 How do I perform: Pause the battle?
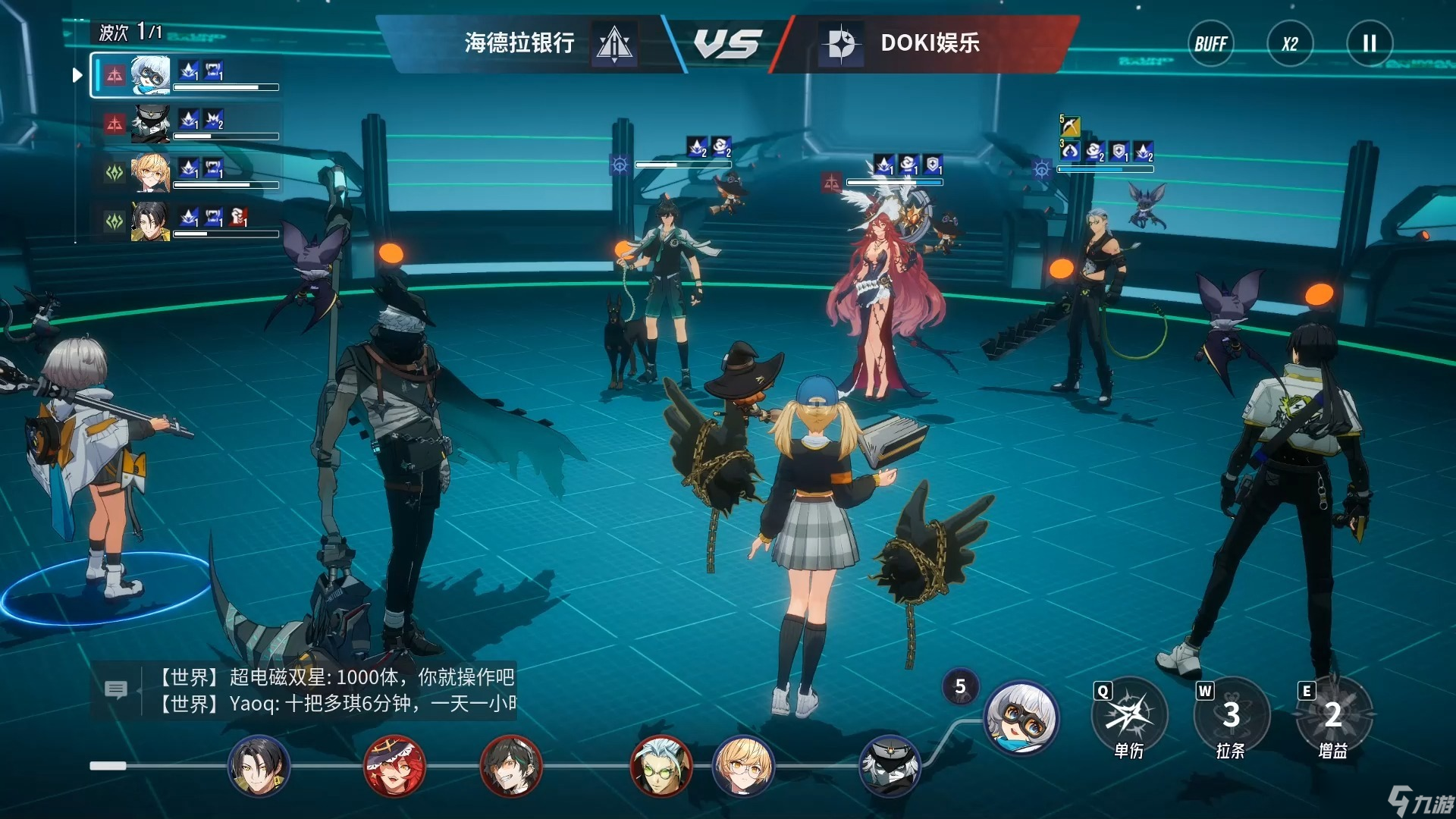pos(1369,44)
